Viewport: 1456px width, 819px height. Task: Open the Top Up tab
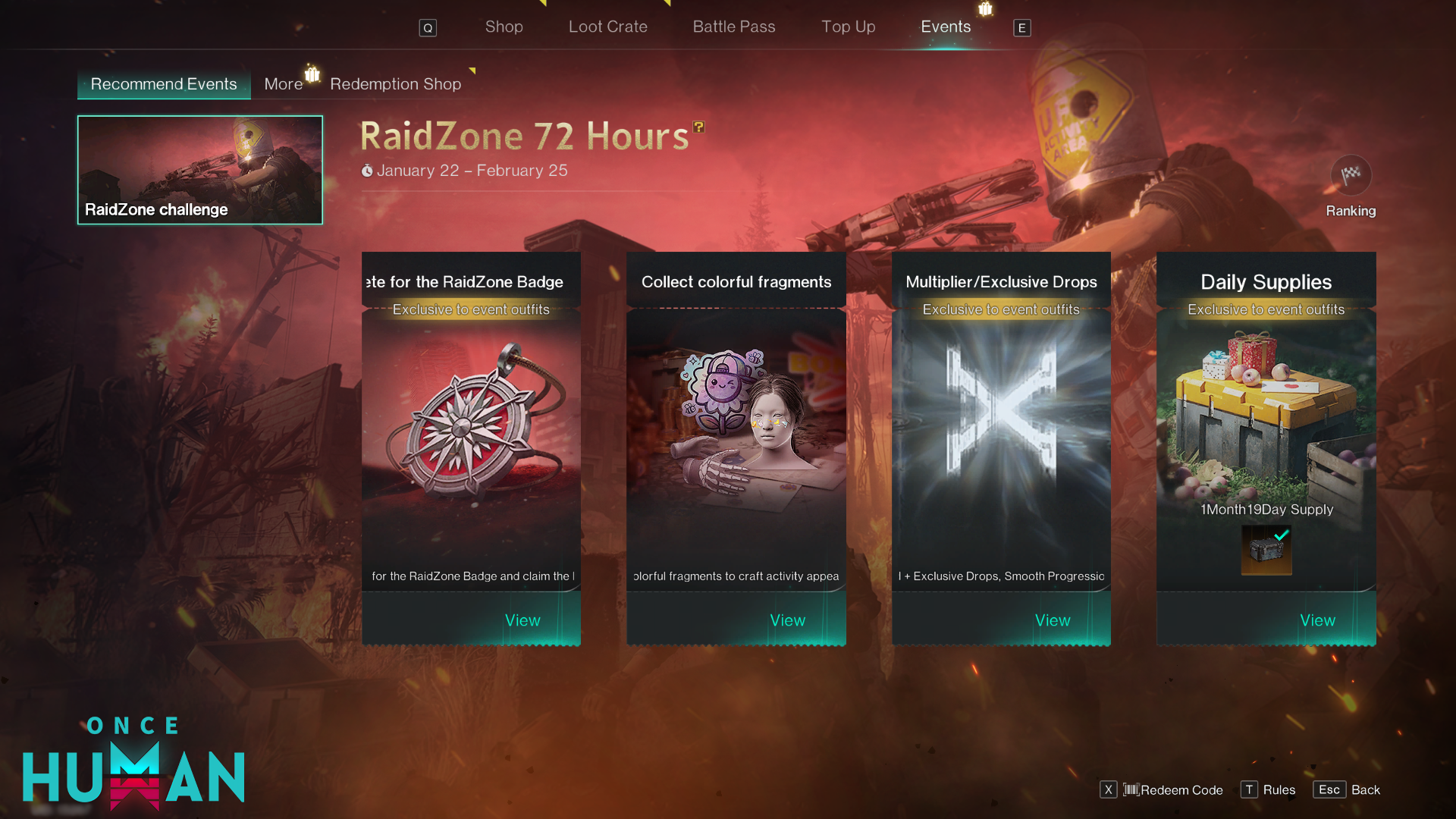tap(848, 27)
